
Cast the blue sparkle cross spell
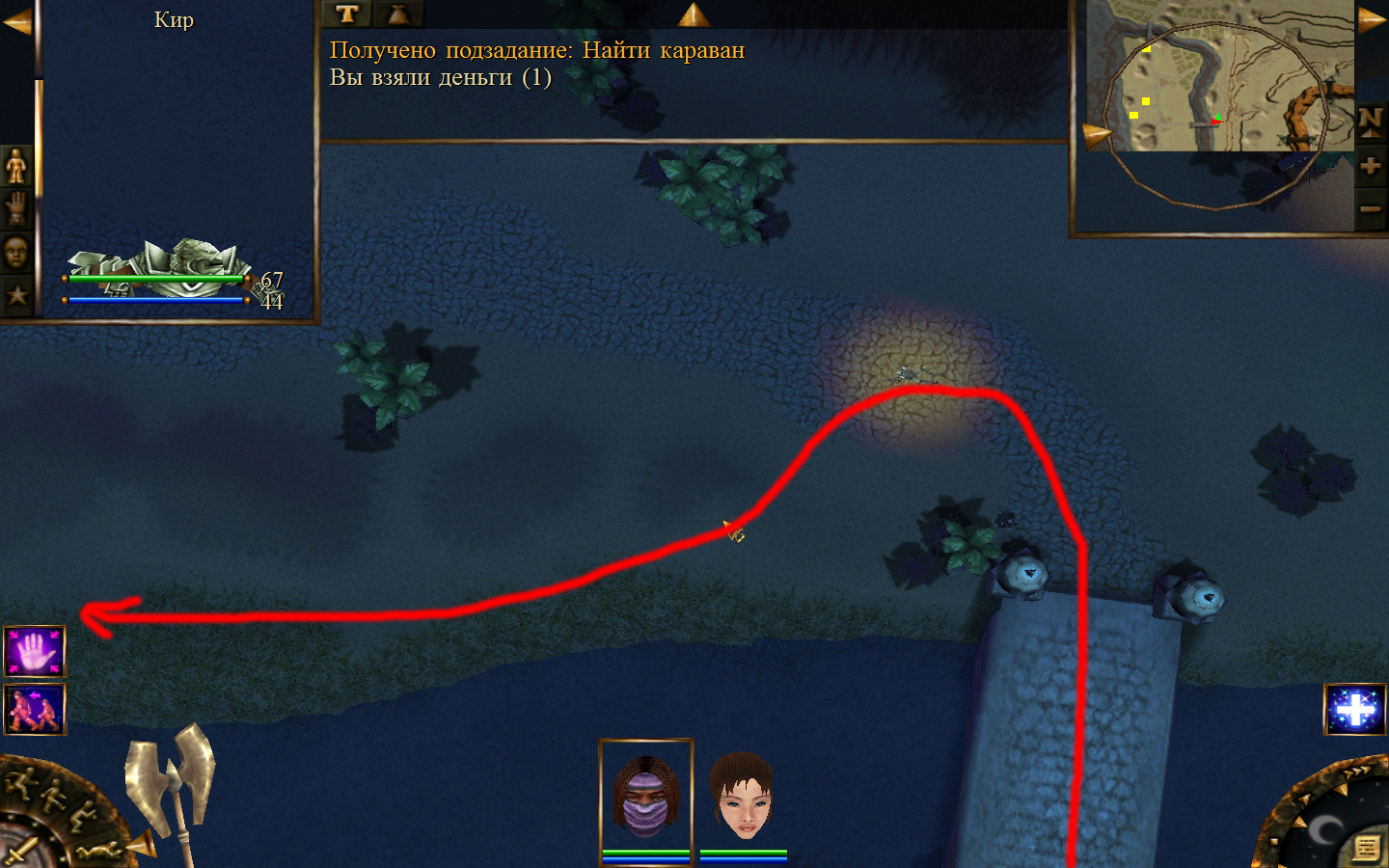[1355, 710]
